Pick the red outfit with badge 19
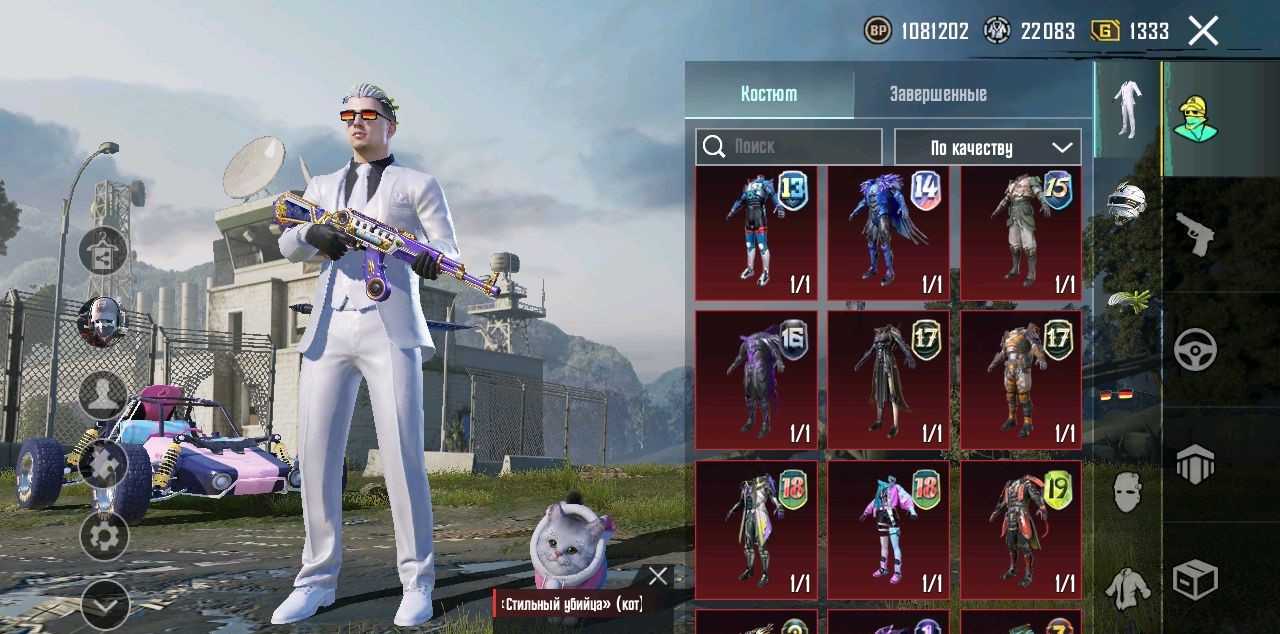Image resolution: width=1280 pixels, height=634 pixels. (x=1021, y=530)
